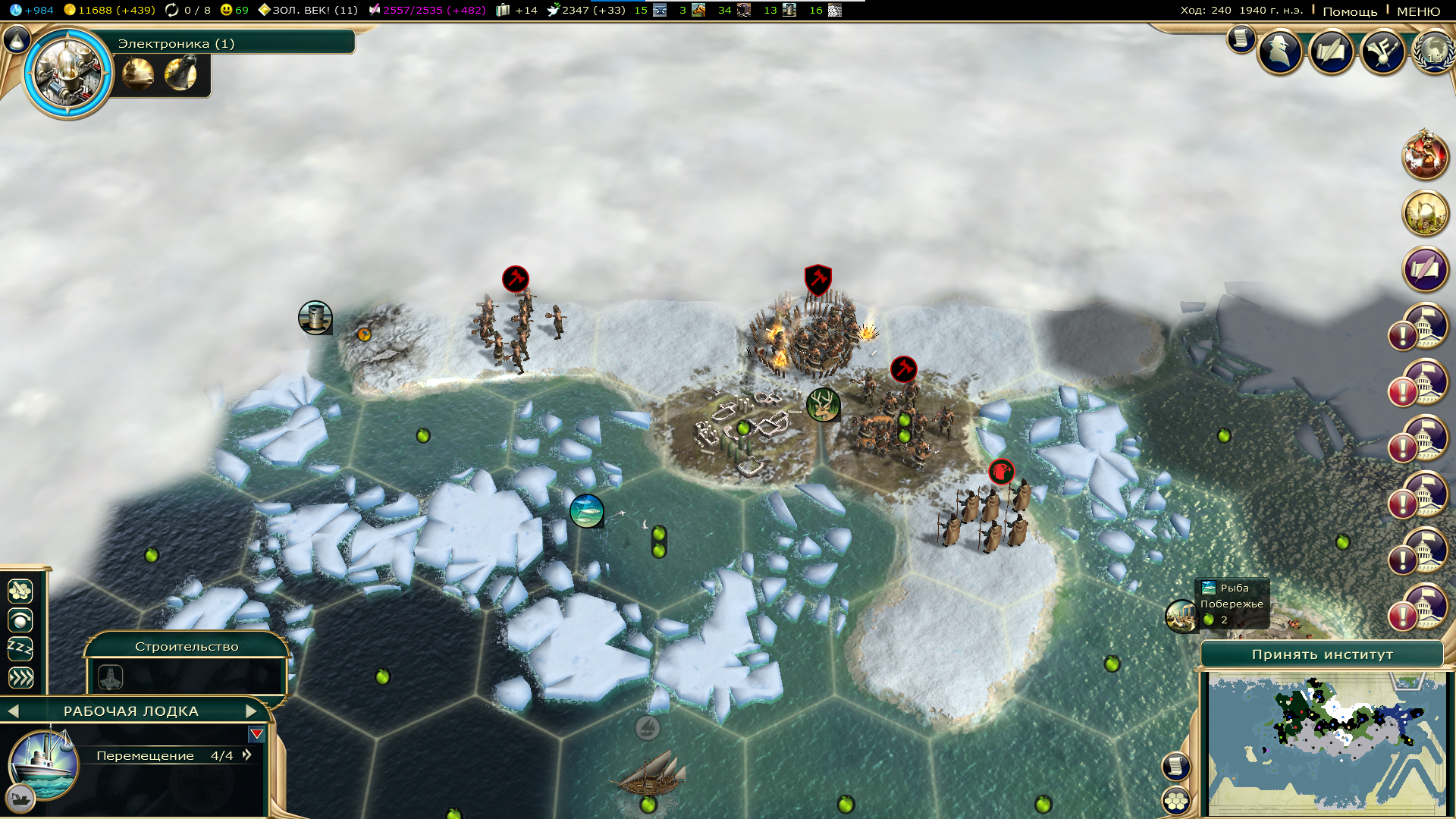Select the purple quill-and-scroll policy notification
The height and width of the screenshot is (819, 1456).
point(1425,269)
